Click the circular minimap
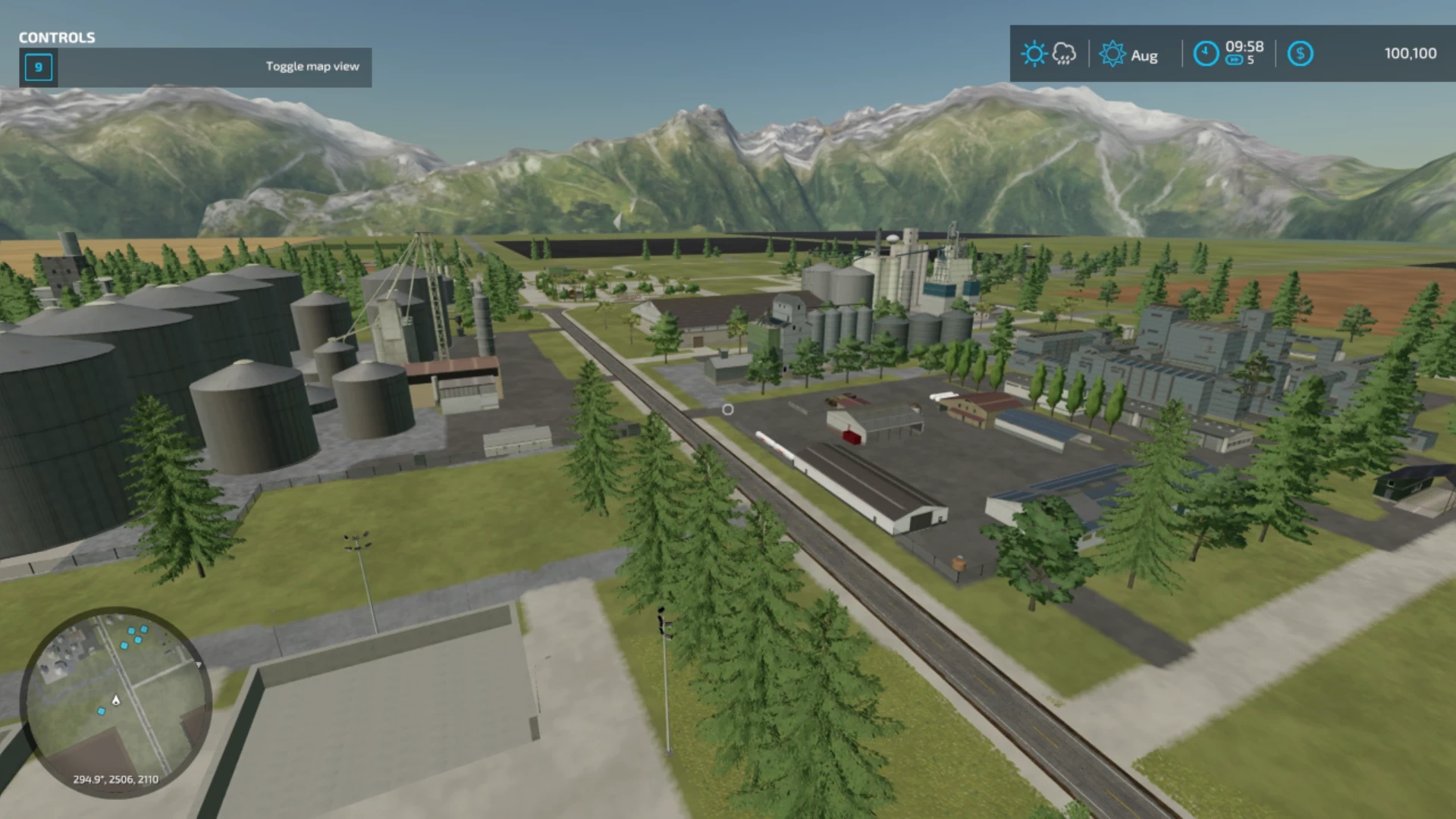Image resolution: width=1456 pixels, height=819 pixels. point(115,701)
